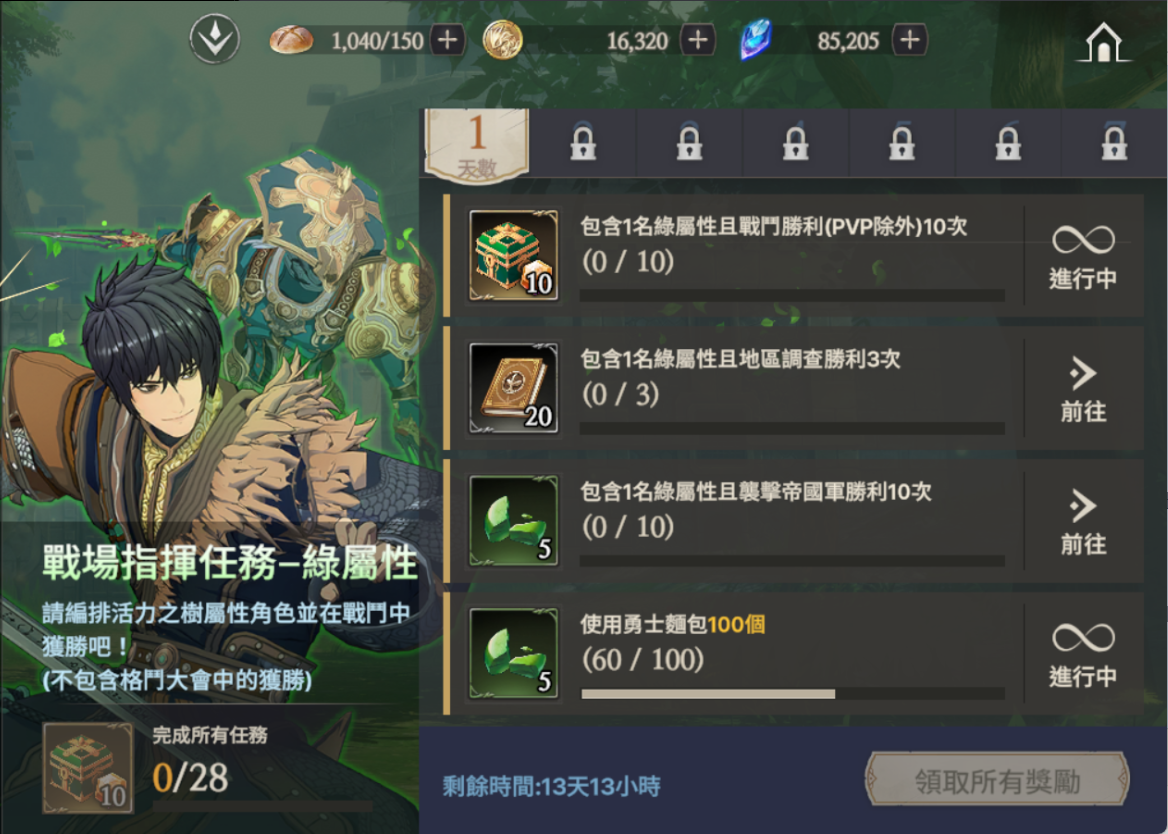The height and width of the screenshot is (834, 1168).
Task: Tap 進行中 on the 勇士麵包 mission
Action: tap(1083, 655)
